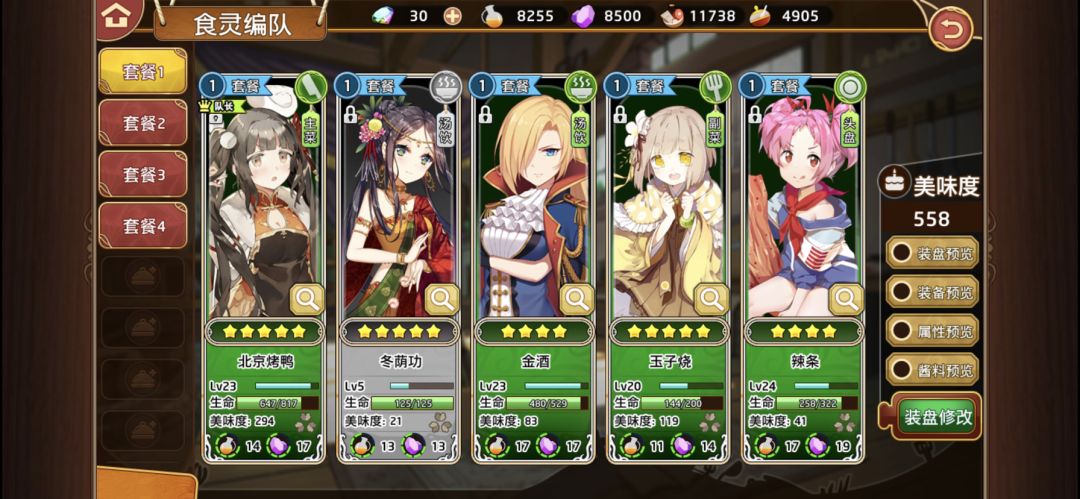Go to the home screen via house icon
The height and width of the screenshot is (499, 1080).
(116, 16)
